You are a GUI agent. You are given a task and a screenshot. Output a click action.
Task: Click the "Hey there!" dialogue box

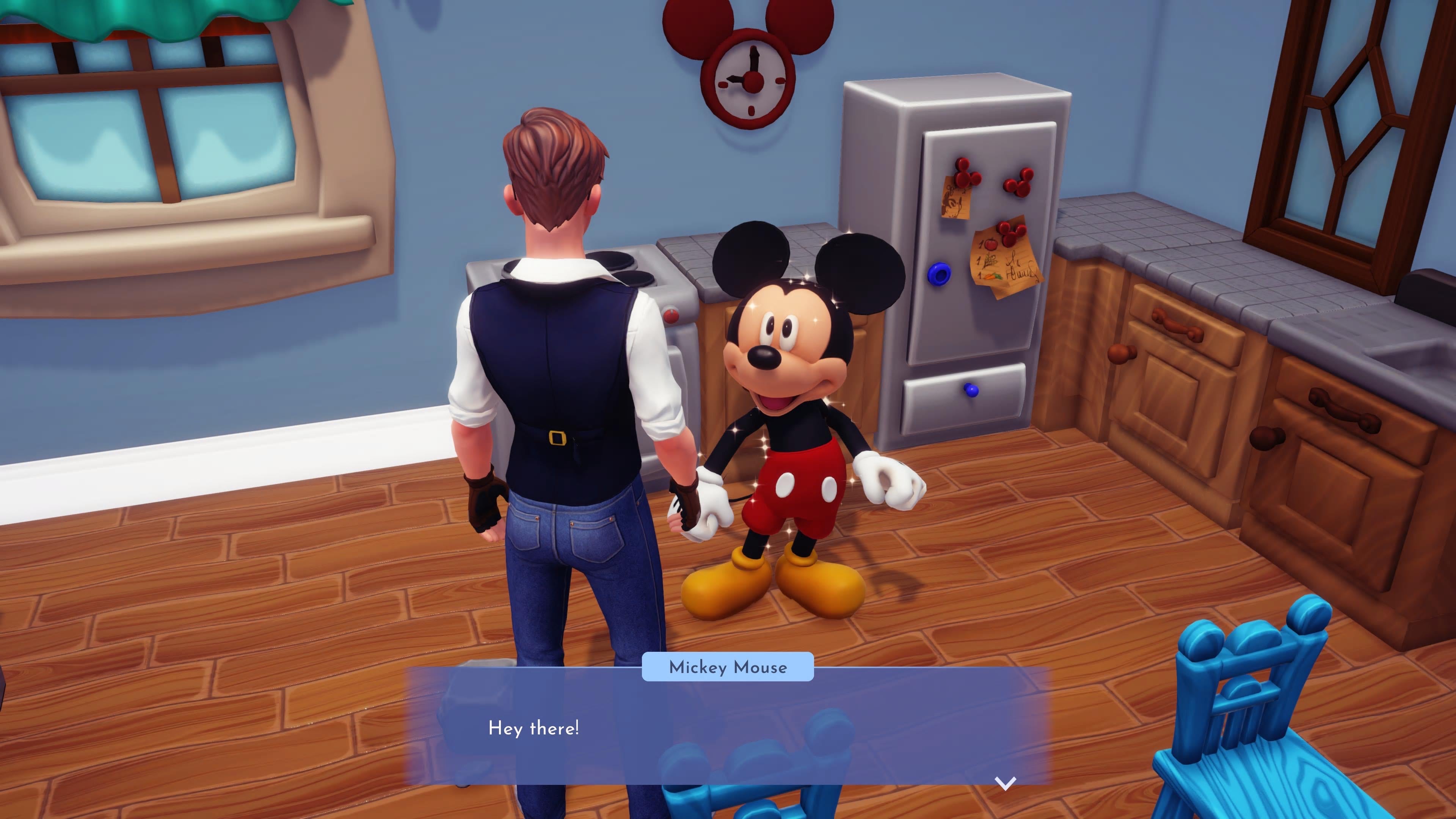pyautogui.click(x=728, y=728)
